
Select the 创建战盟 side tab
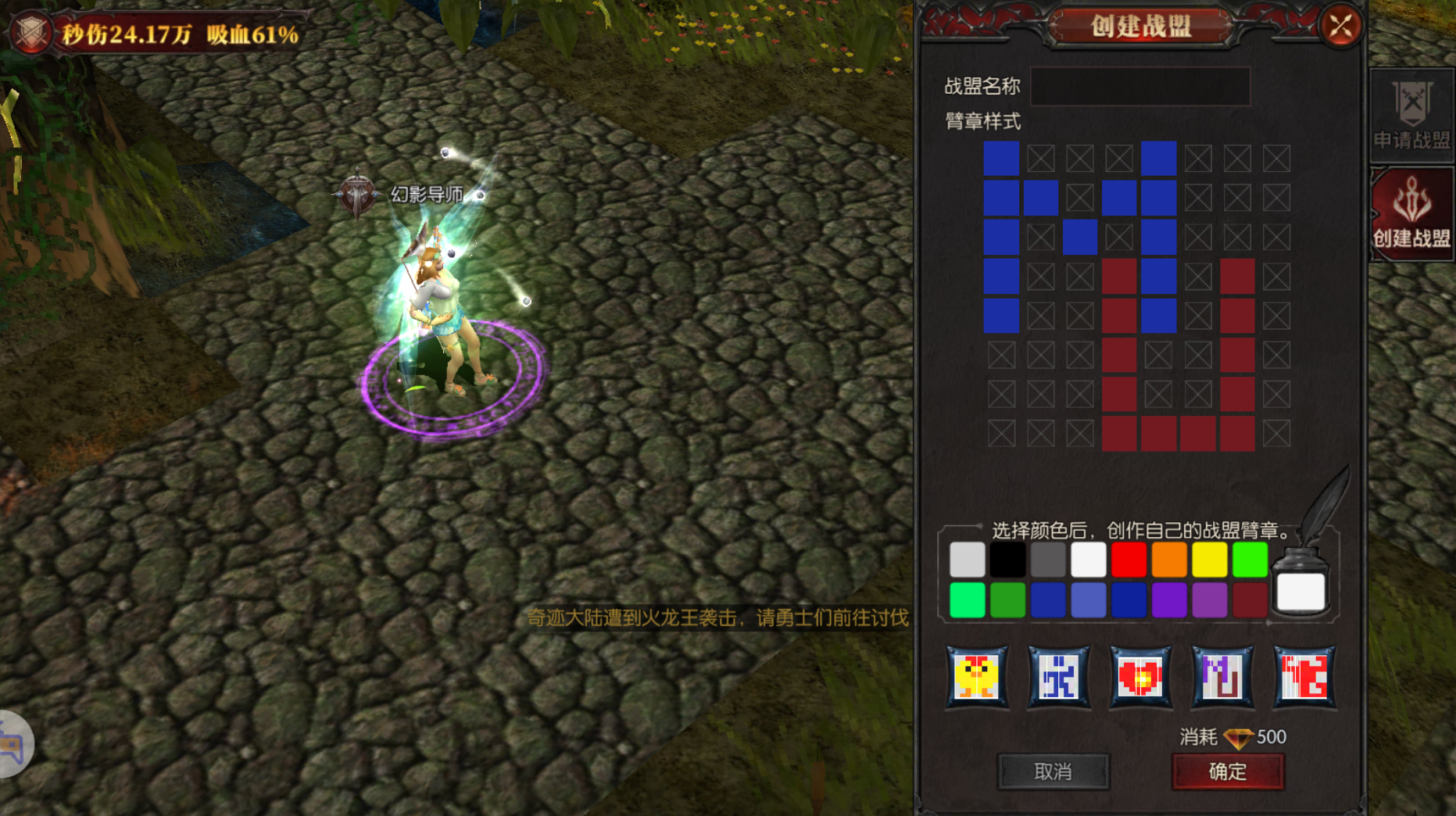(1411, 213)
